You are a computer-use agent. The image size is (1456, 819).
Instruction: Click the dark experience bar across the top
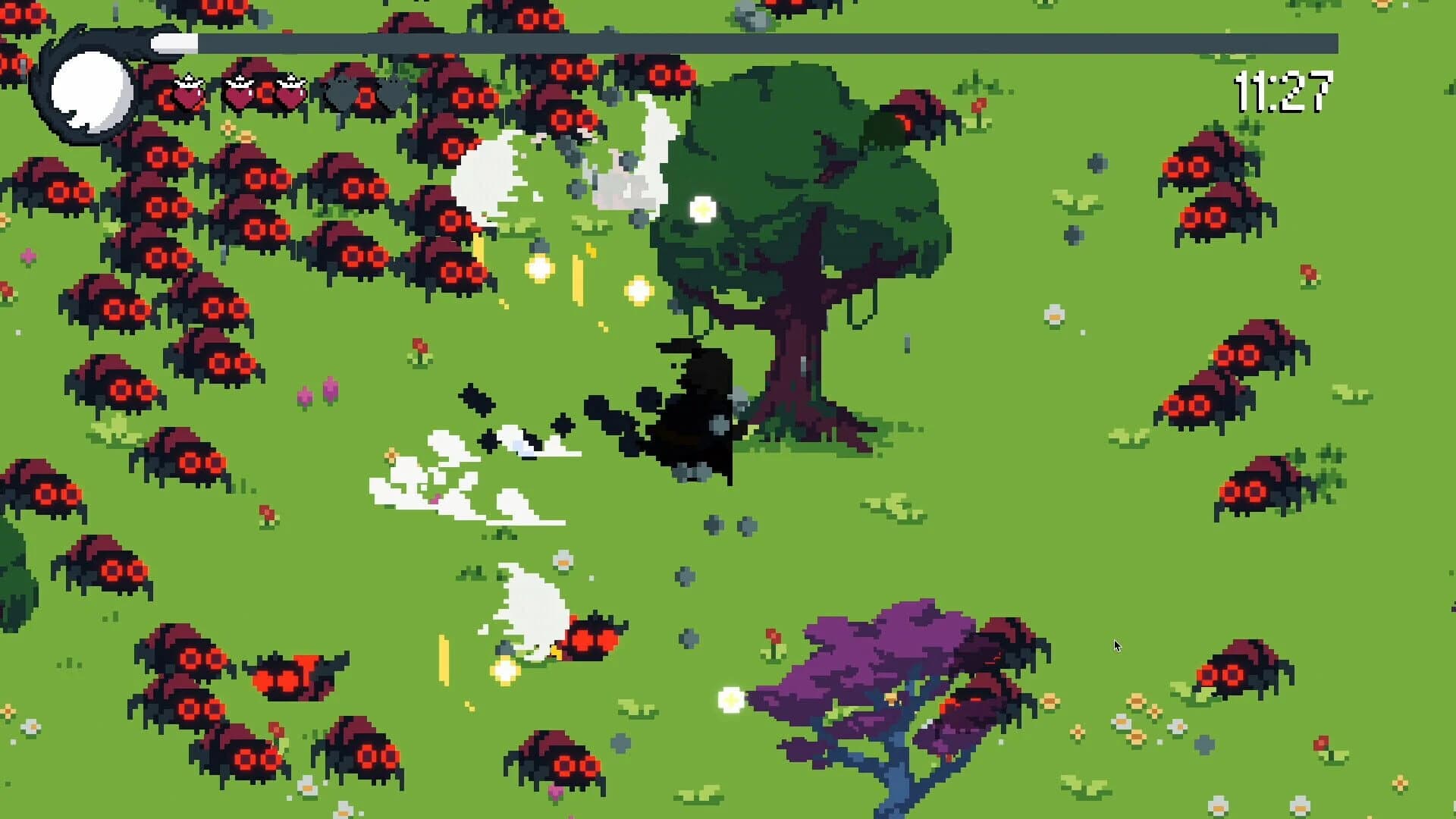pyautogui.click(x=758, y=43)
